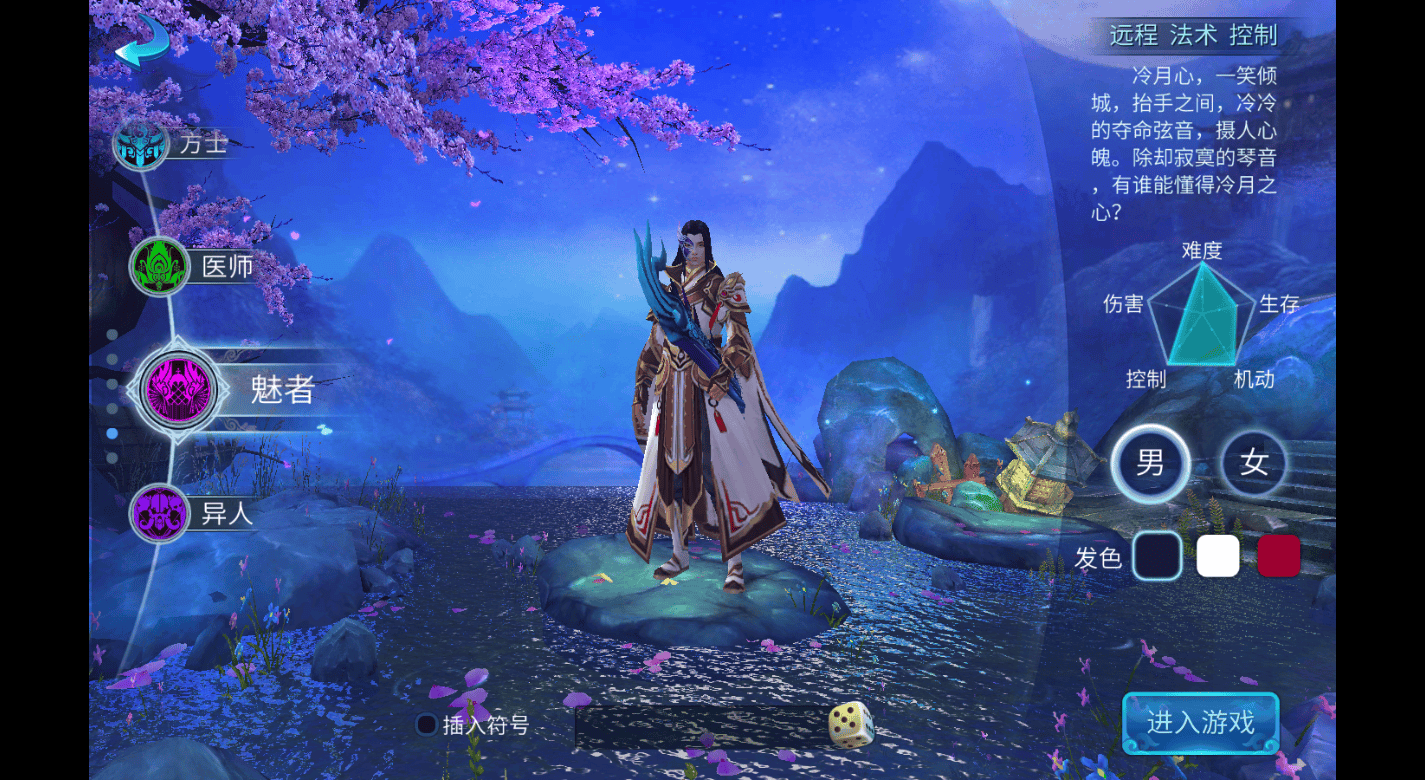Roll the dice for a random name

[851, 725]
